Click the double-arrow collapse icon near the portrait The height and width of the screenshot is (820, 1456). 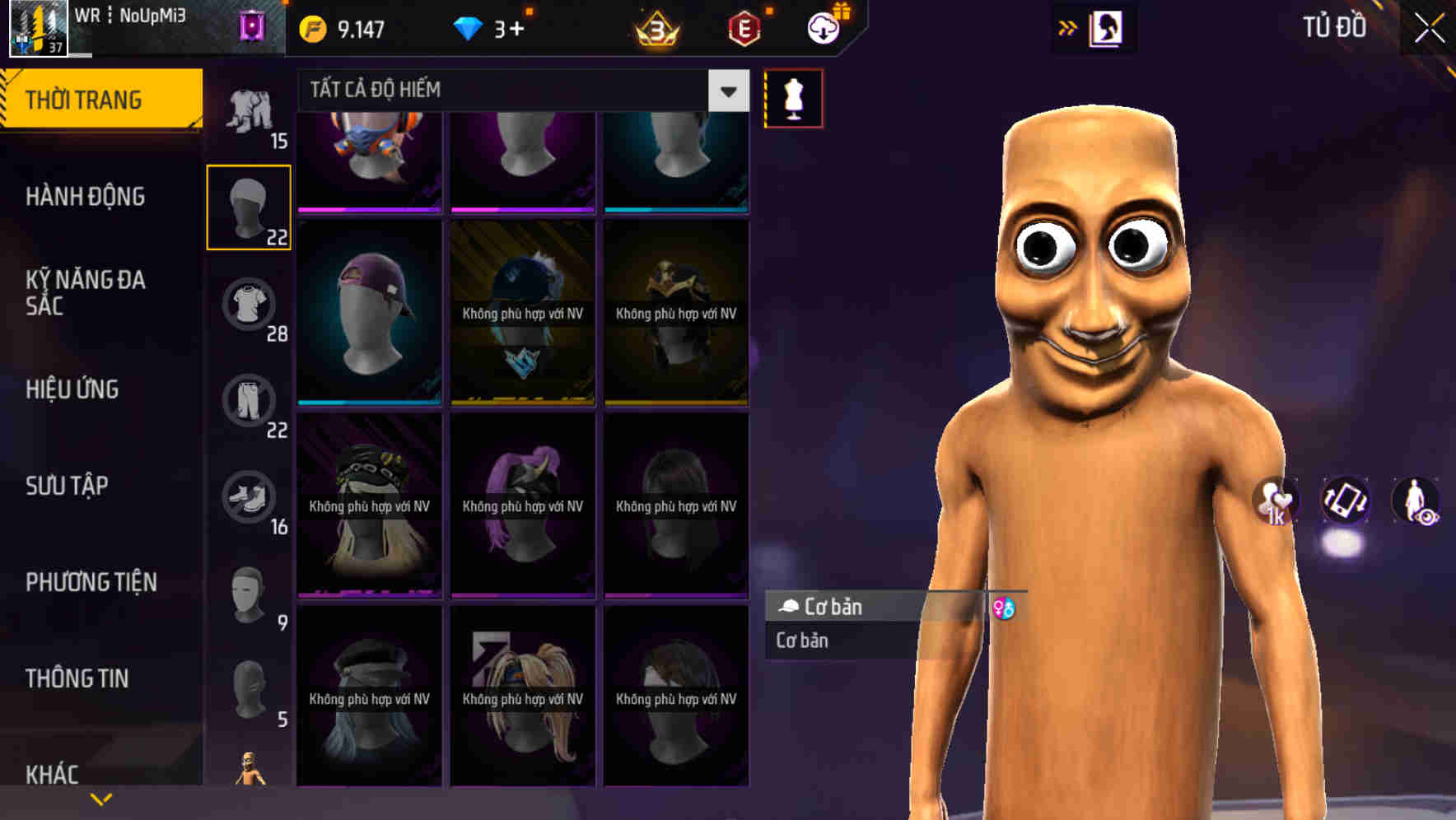[1068, 27]
